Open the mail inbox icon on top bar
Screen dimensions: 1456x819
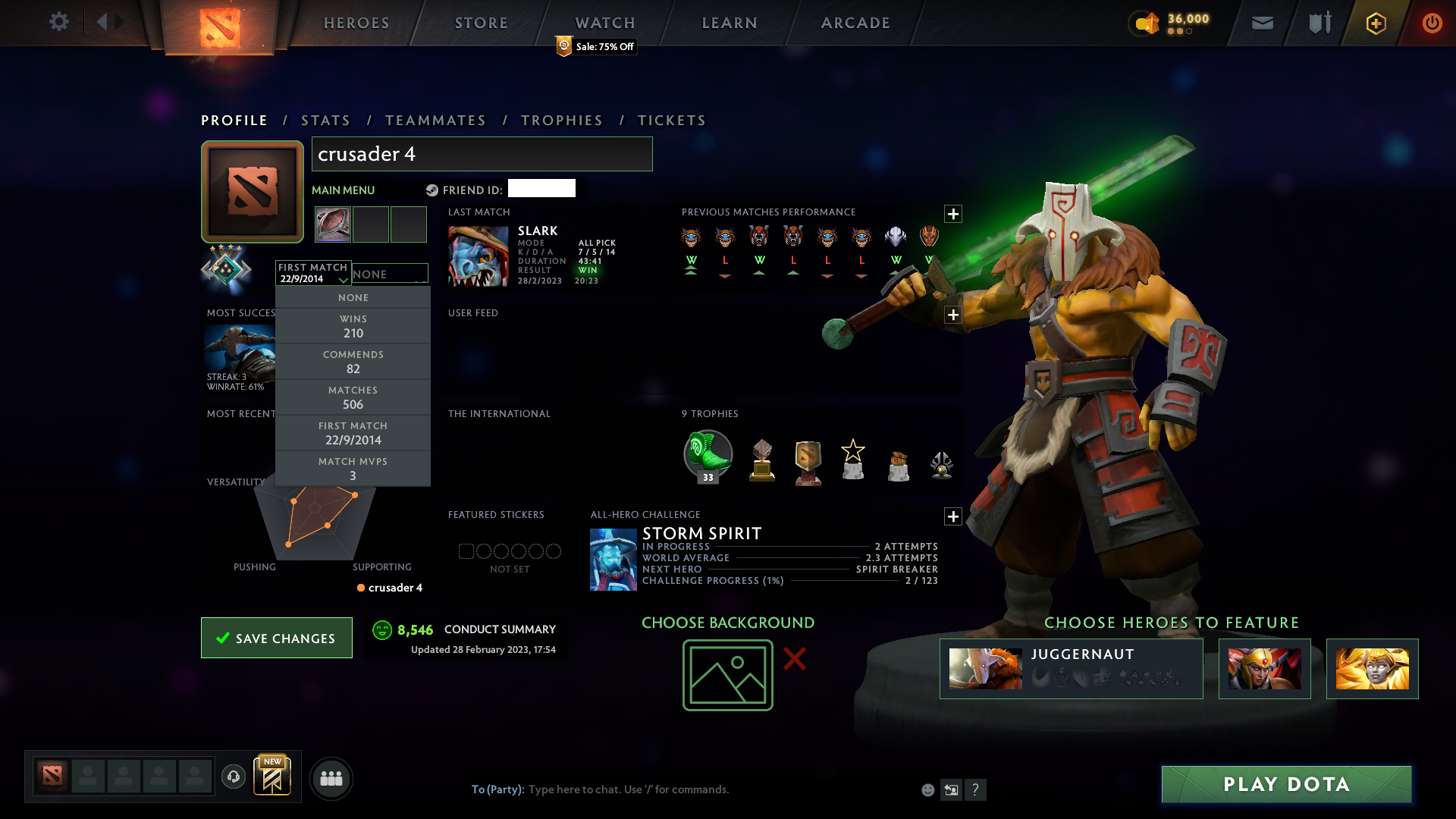1262,23
